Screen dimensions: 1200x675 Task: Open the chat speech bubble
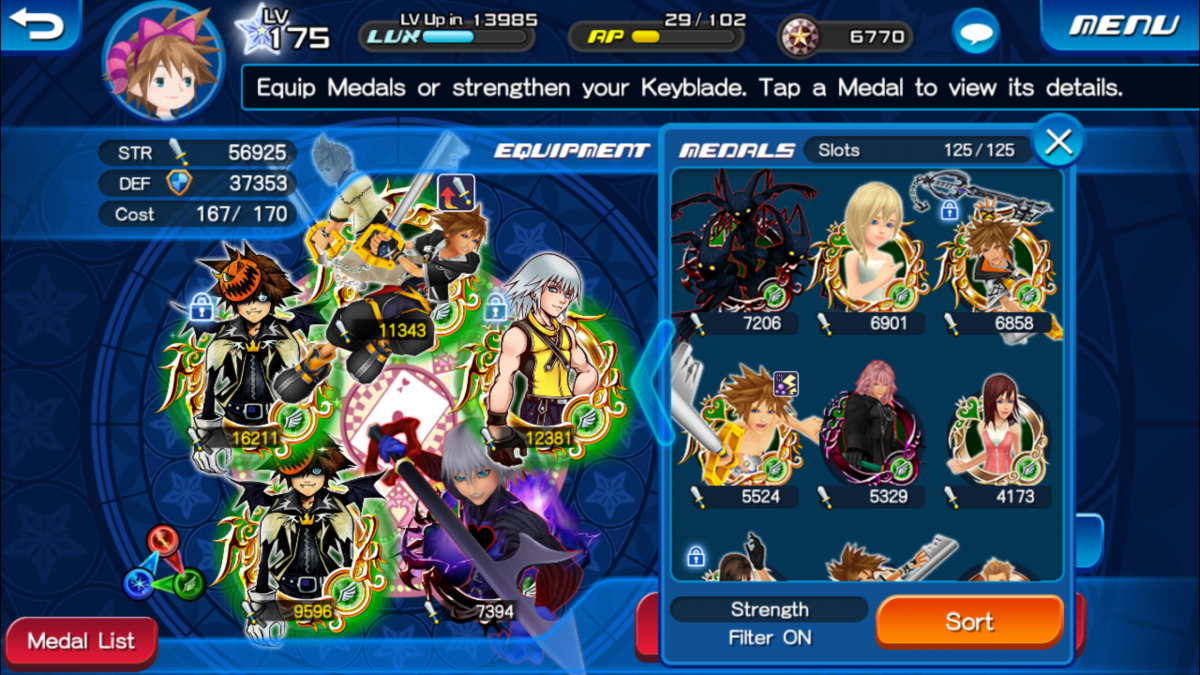click(975, 36)
